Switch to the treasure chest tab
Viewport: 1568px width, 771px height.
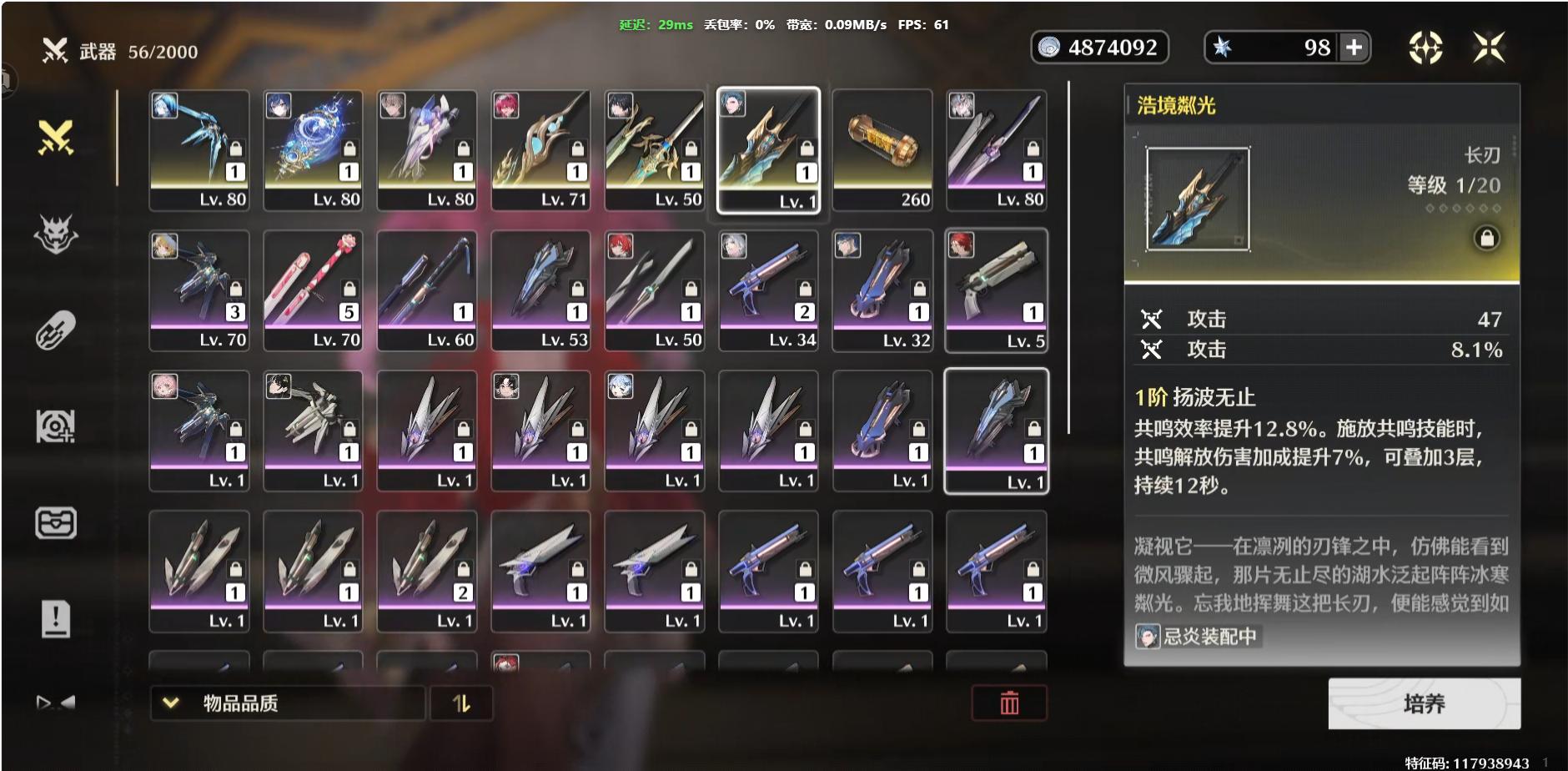click(x=56, y=523)
